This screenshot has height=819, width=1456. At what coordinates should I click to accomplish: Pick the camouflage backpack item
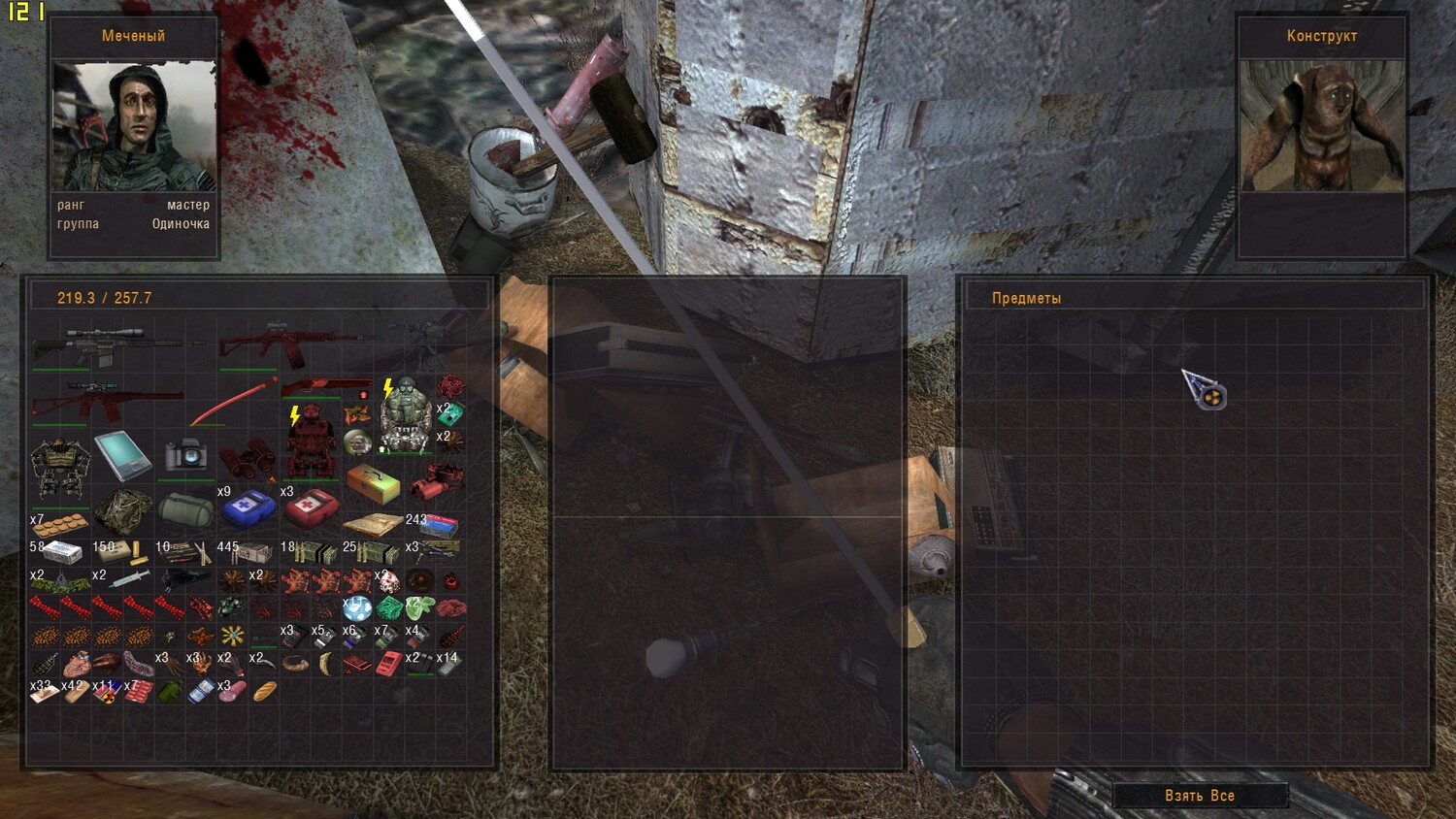(x=123, y=508)
